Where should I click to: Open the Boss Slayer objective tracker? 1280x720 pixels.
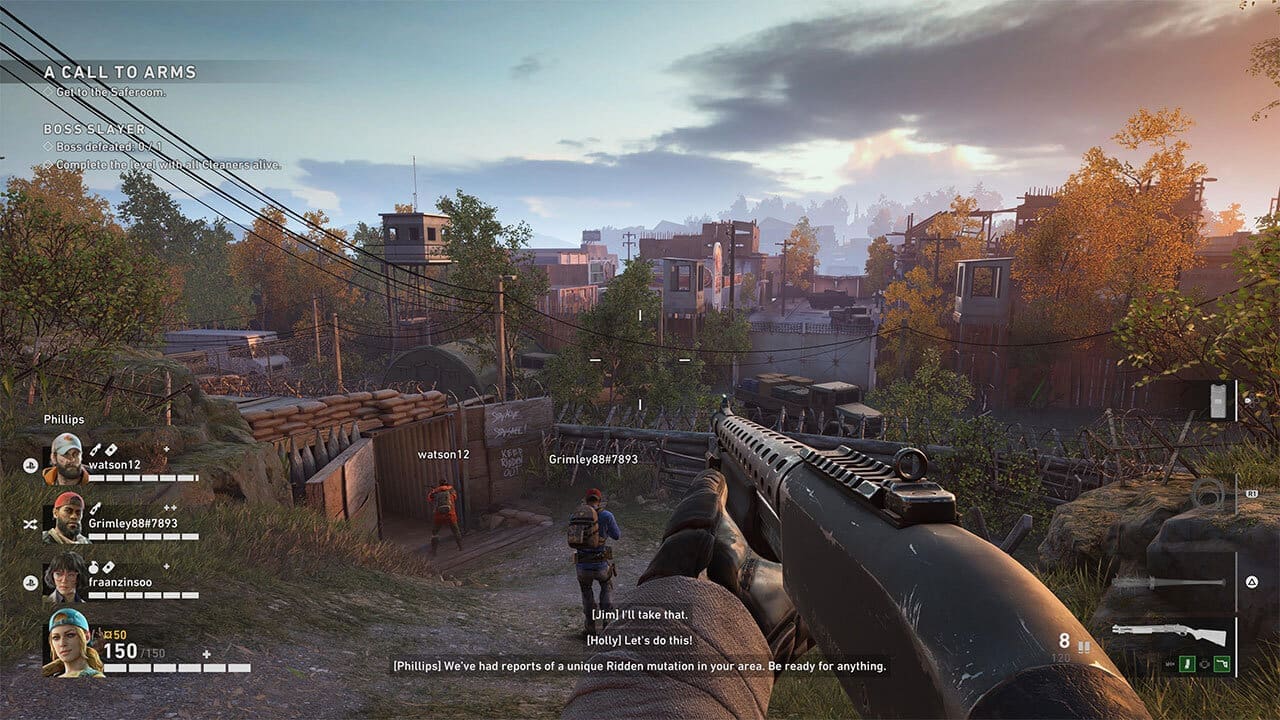tap(94, 129)
